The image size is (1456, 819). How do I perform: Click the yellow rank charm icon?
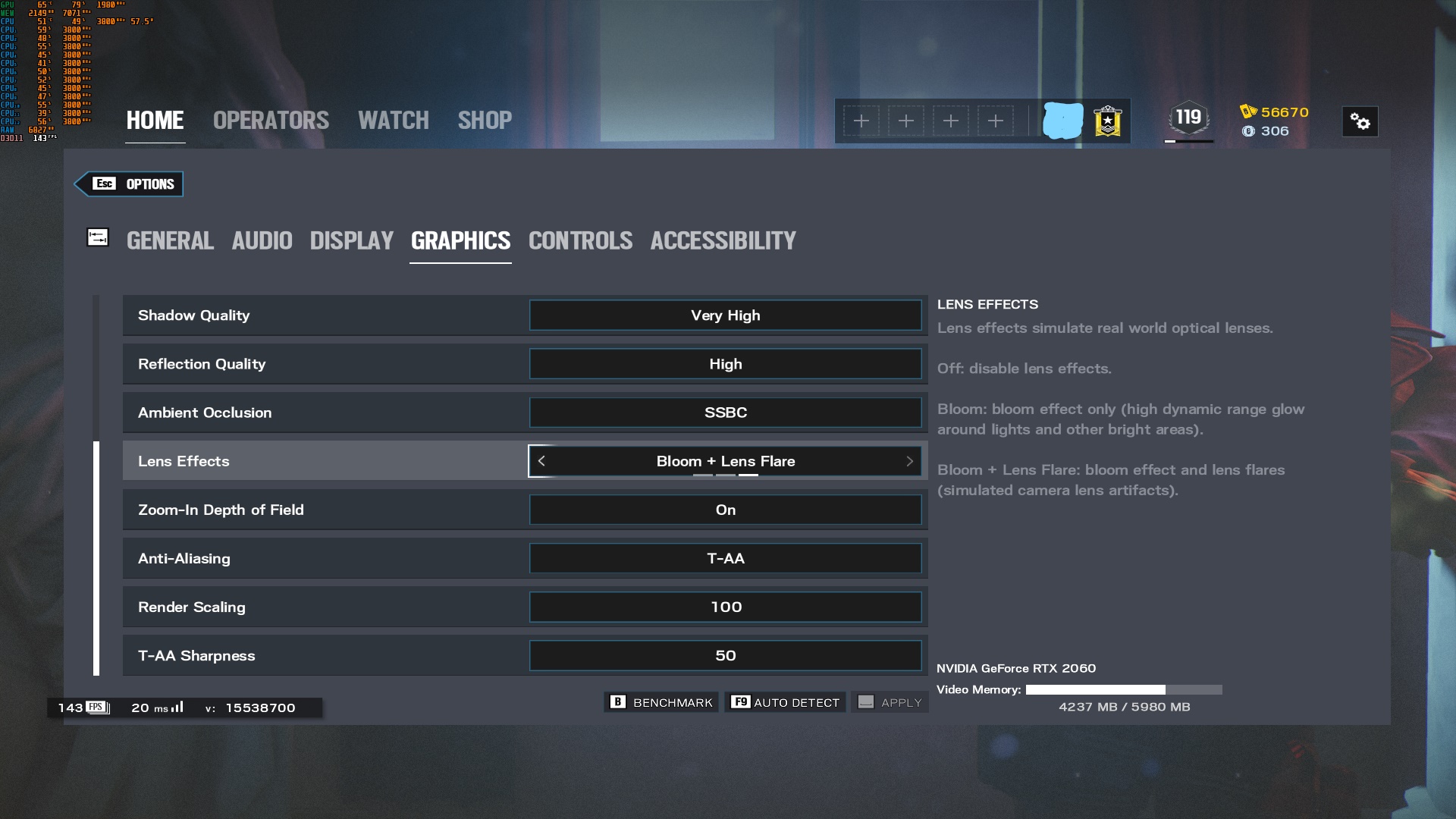(x=1107, y=121)
